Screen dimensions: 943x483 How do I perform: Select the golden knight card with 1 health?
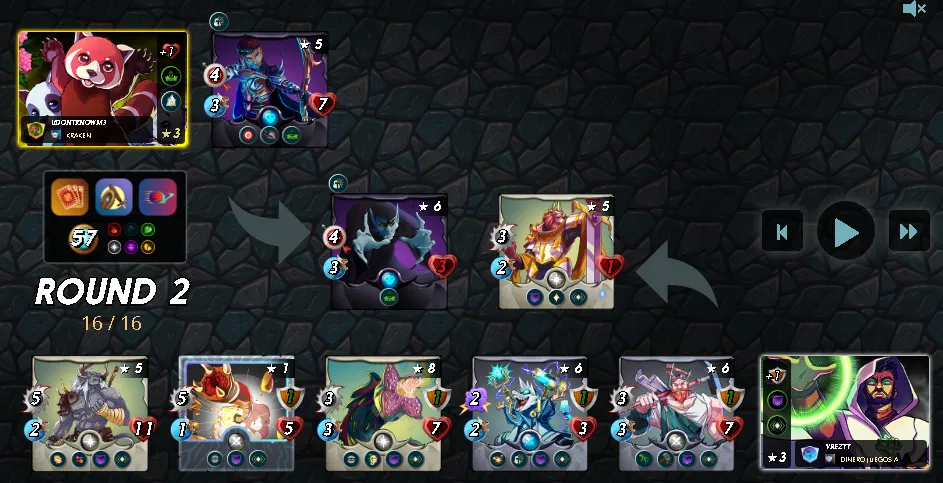pos(556,250)
